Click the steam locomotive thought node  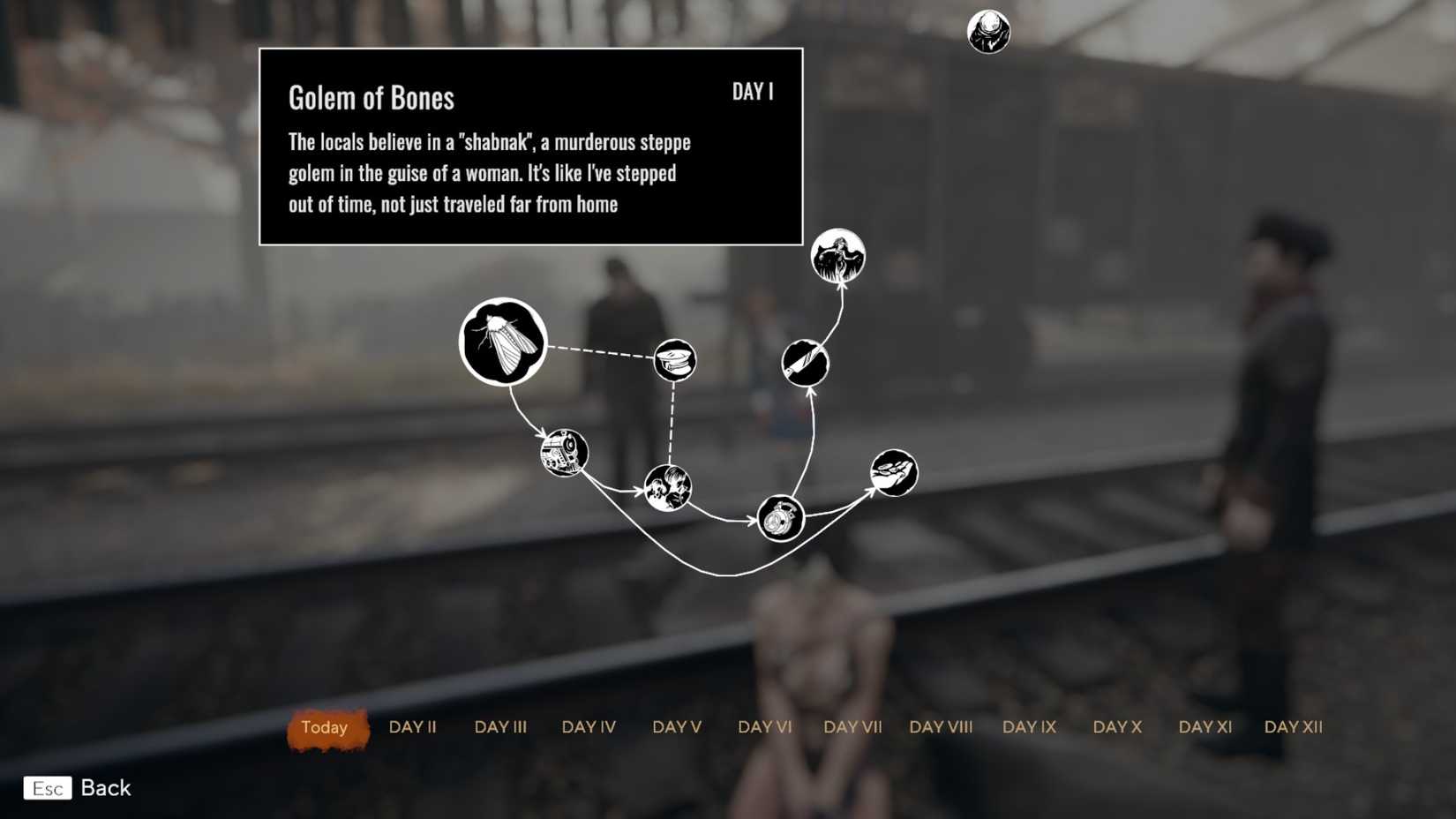click(566, 450)
